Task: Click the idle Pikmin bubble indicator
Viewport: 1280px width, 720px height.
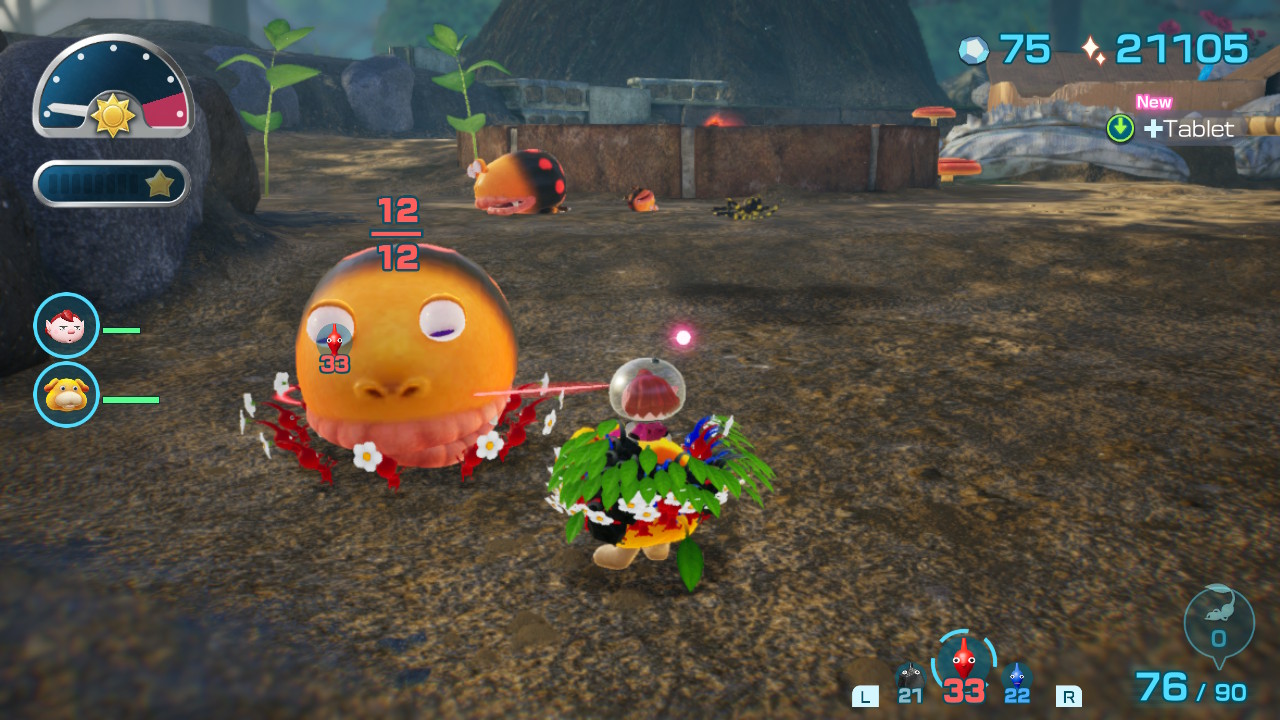Action: [x=1218, y=627]
